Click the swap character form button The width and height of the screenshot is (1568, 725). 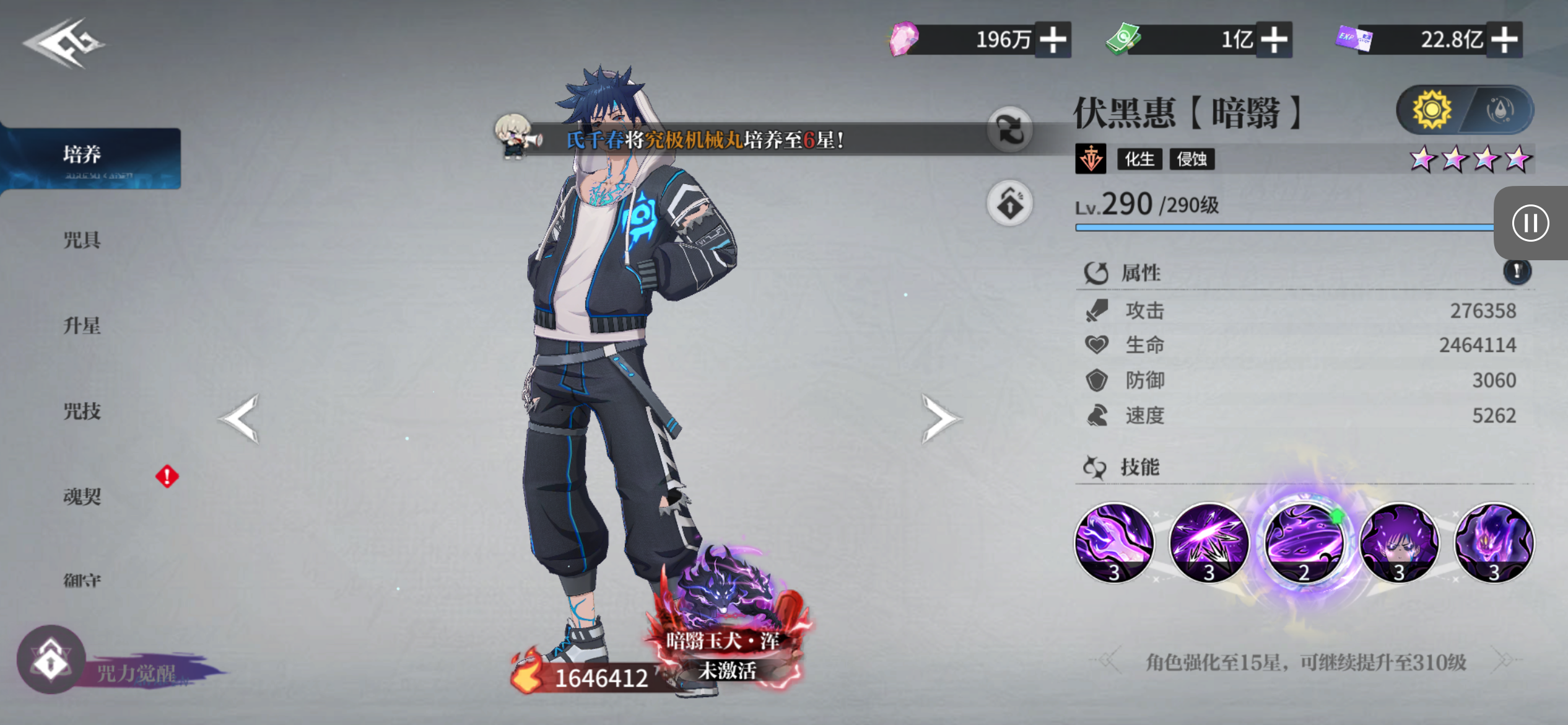click(x=1009, y=130)
